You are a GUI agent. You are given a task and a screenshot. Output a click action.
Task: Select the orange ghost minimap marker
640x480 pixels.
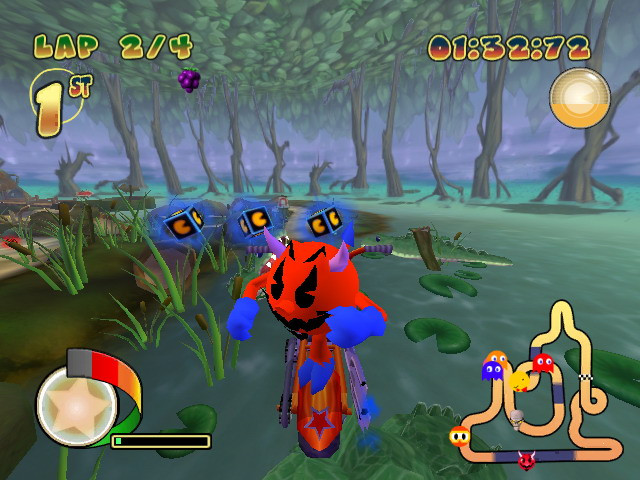(495, 358)
